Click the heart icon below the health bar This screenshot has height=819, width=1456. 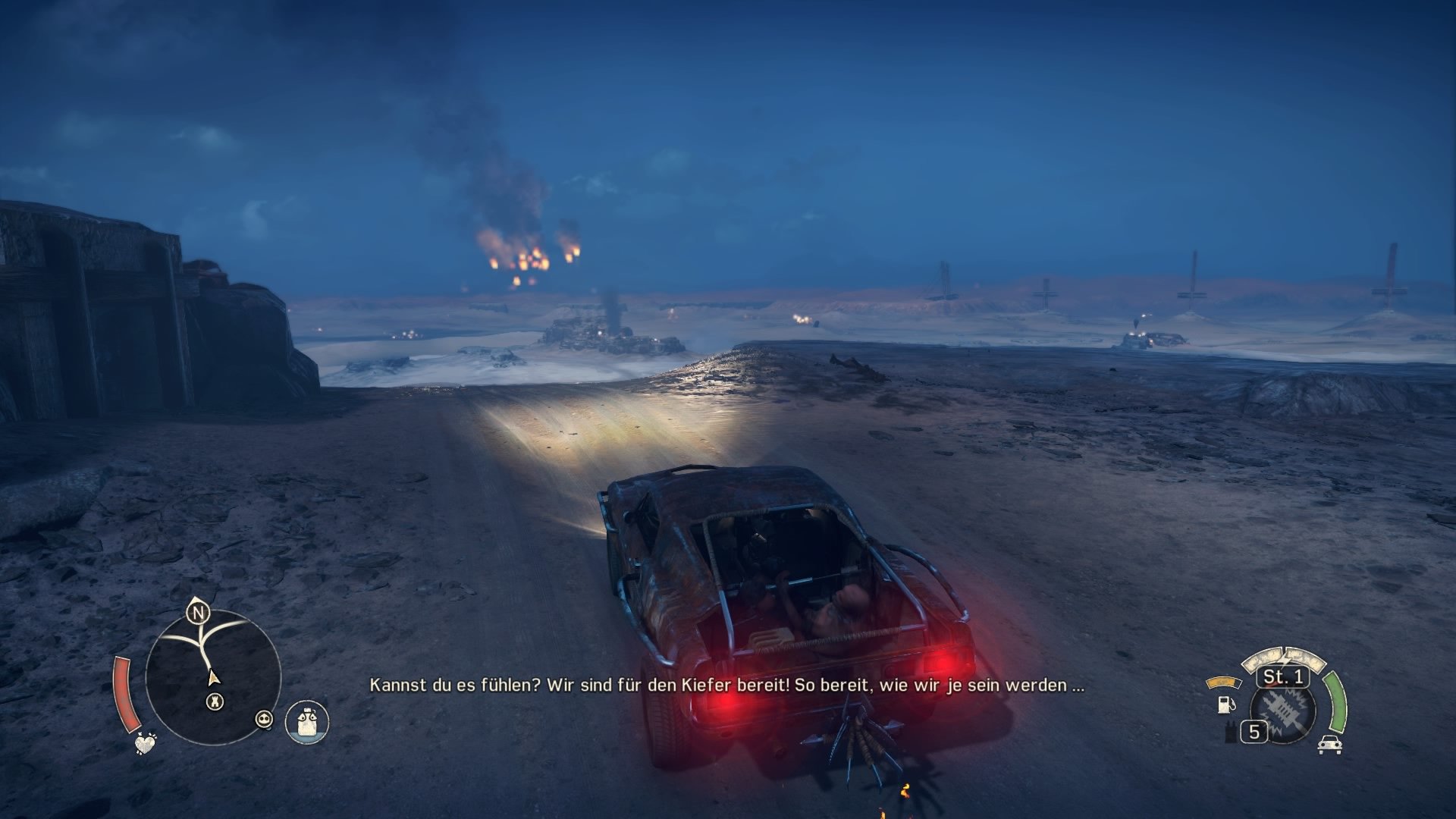coord(145,744)
